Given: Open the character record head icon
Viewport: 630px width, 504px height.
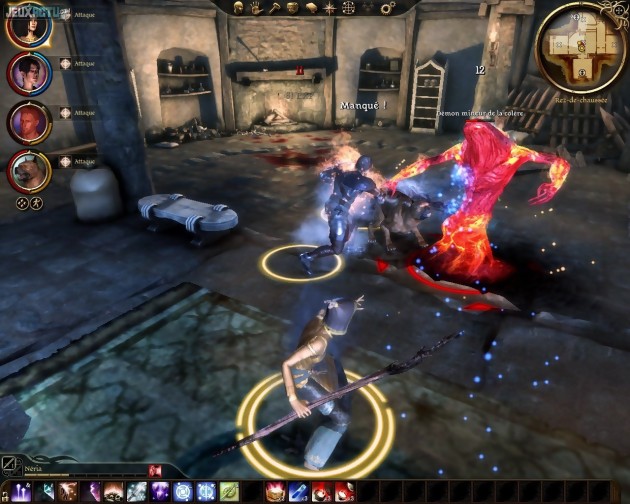Looking at the screenshot, I should coord(239,7).
